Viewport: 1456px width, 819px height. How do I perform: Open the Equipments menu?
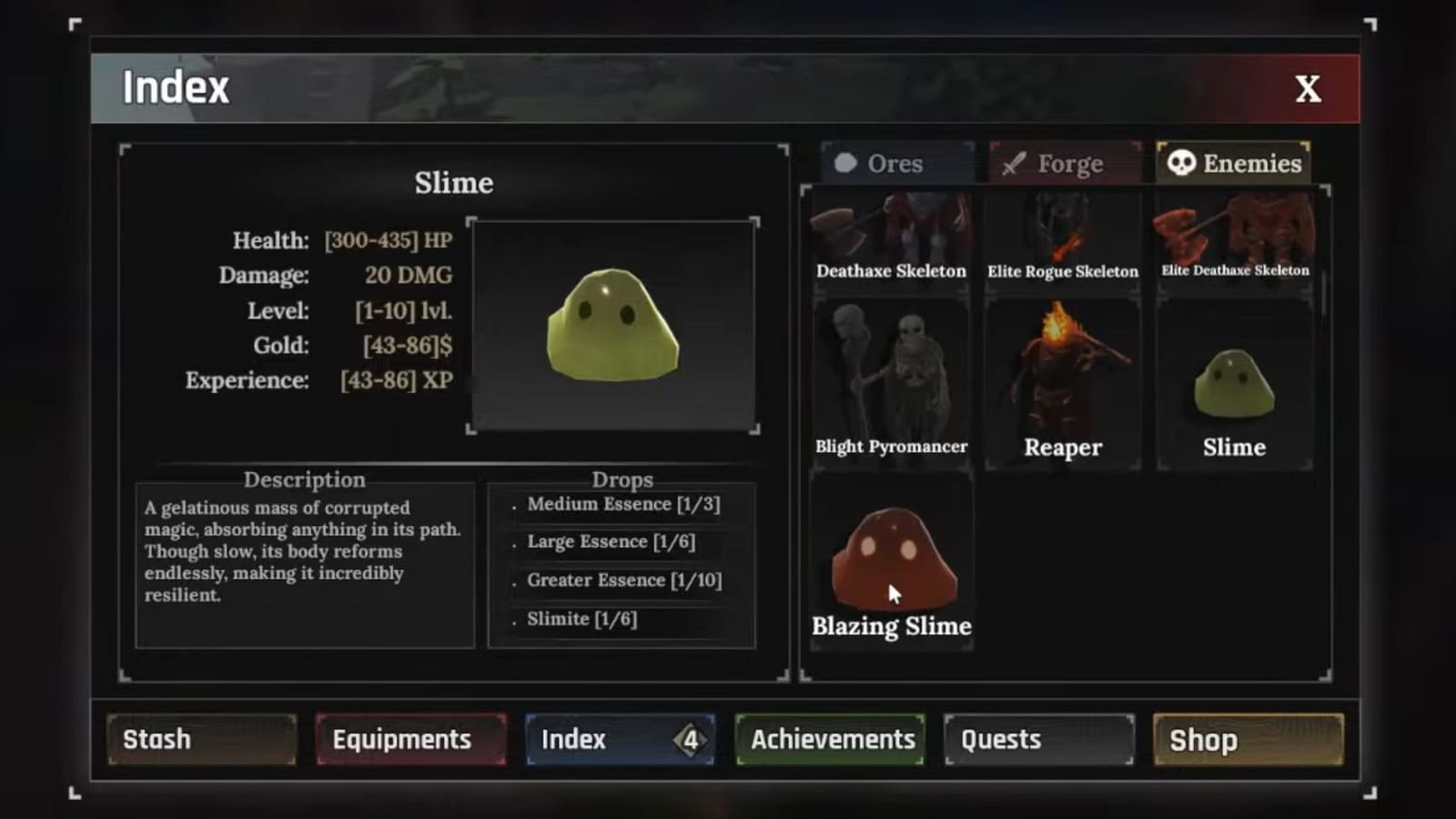410,739
